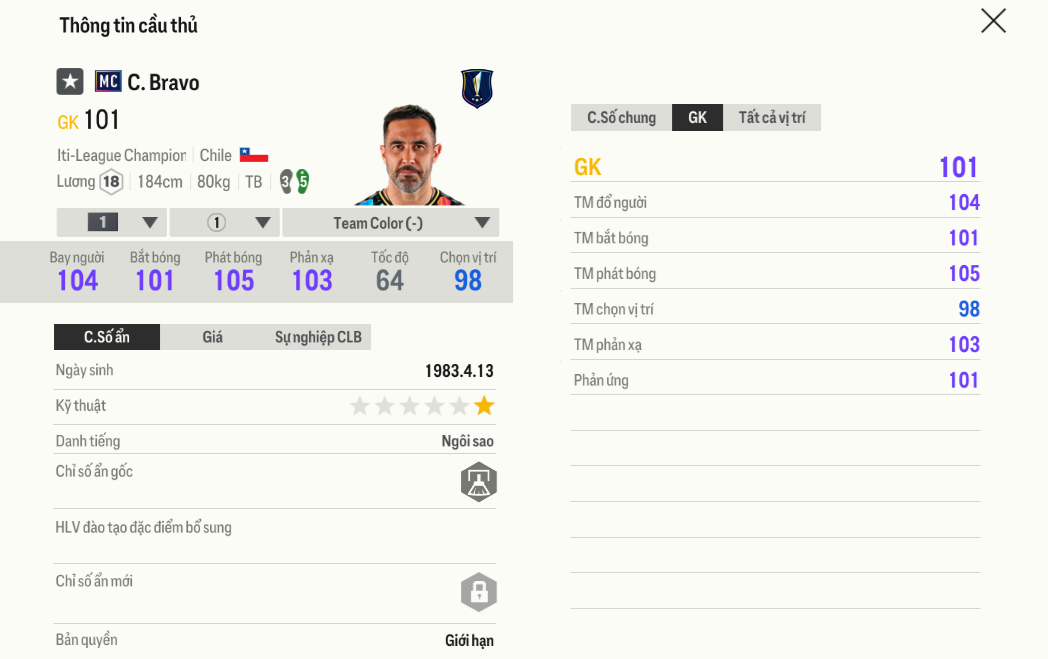Viewport: 1048px width, 659px height.
Task: Switch to the C.Số chung tab
Action: (x=621, y=118)
